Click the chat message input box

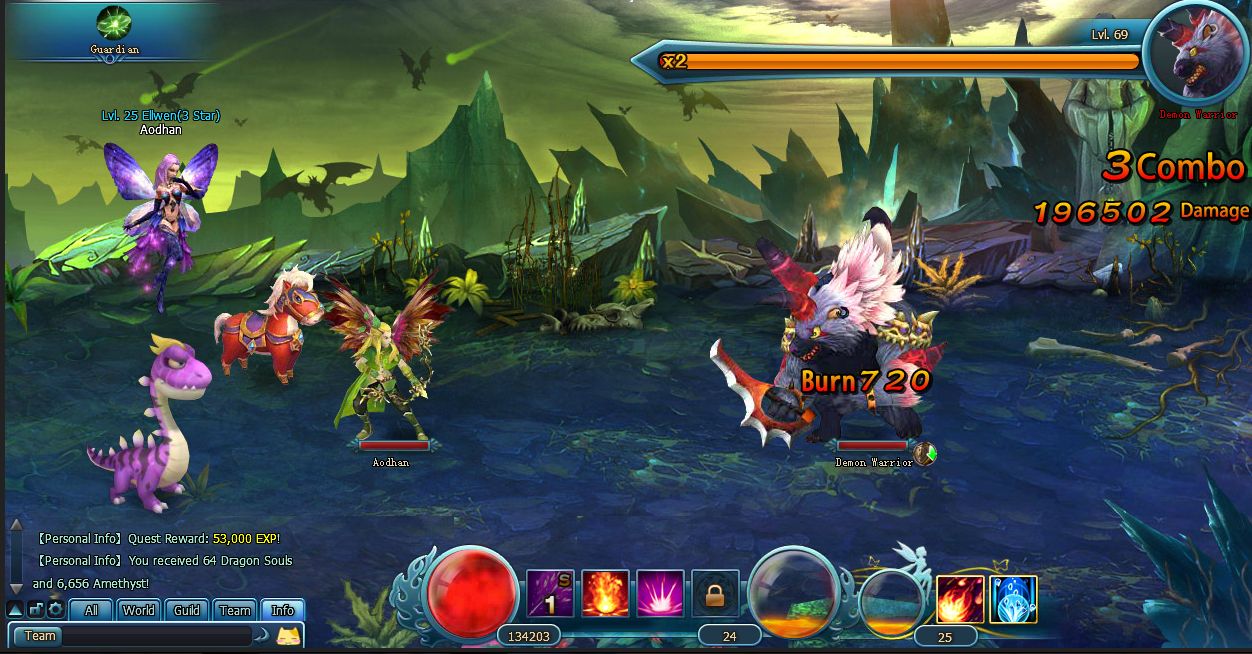155,636
